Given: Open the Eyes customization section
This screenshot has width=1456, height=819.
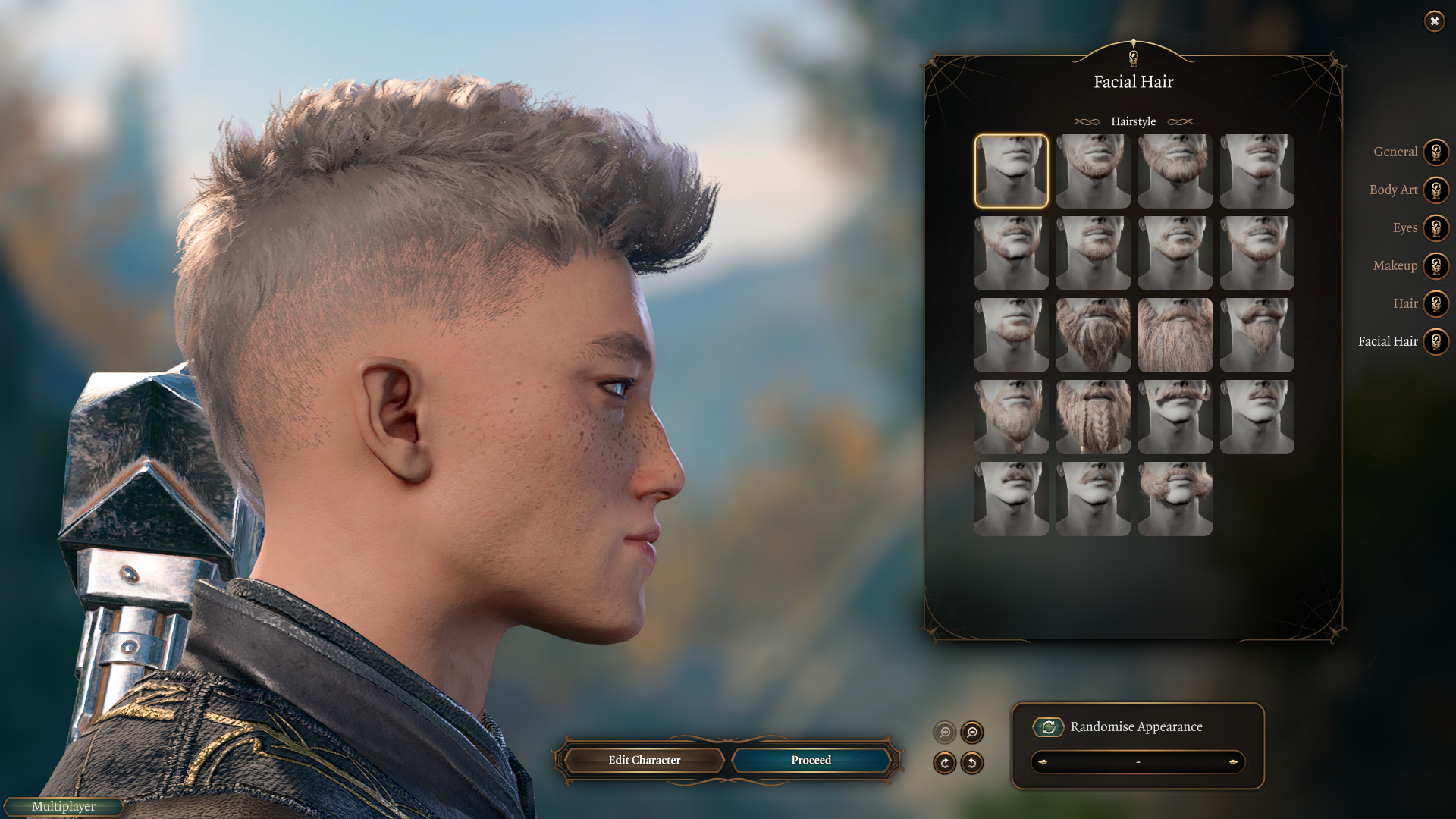Looking at the screenshot, I should pyautogui.click(x=1436, y=227).
